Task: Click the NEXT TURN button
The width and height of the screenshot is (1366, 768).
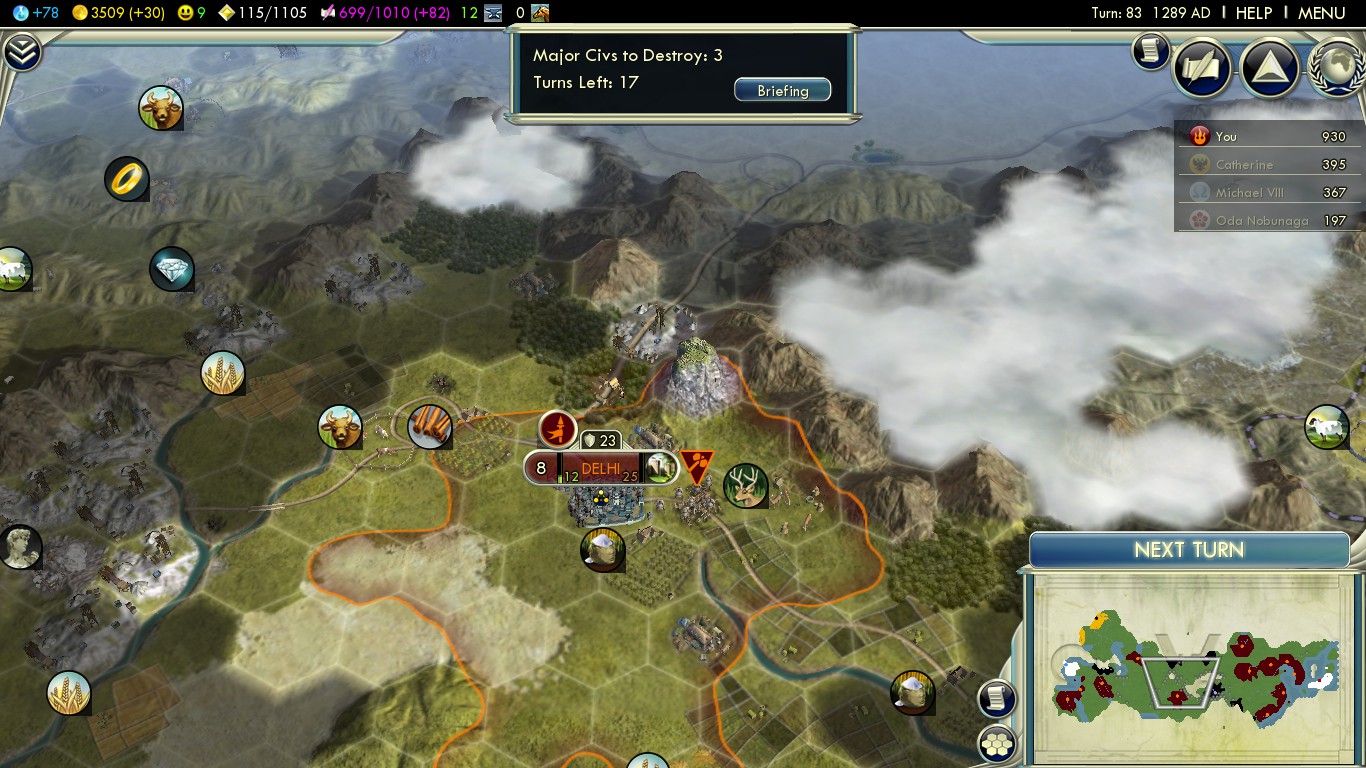Action: [1189, 550]
